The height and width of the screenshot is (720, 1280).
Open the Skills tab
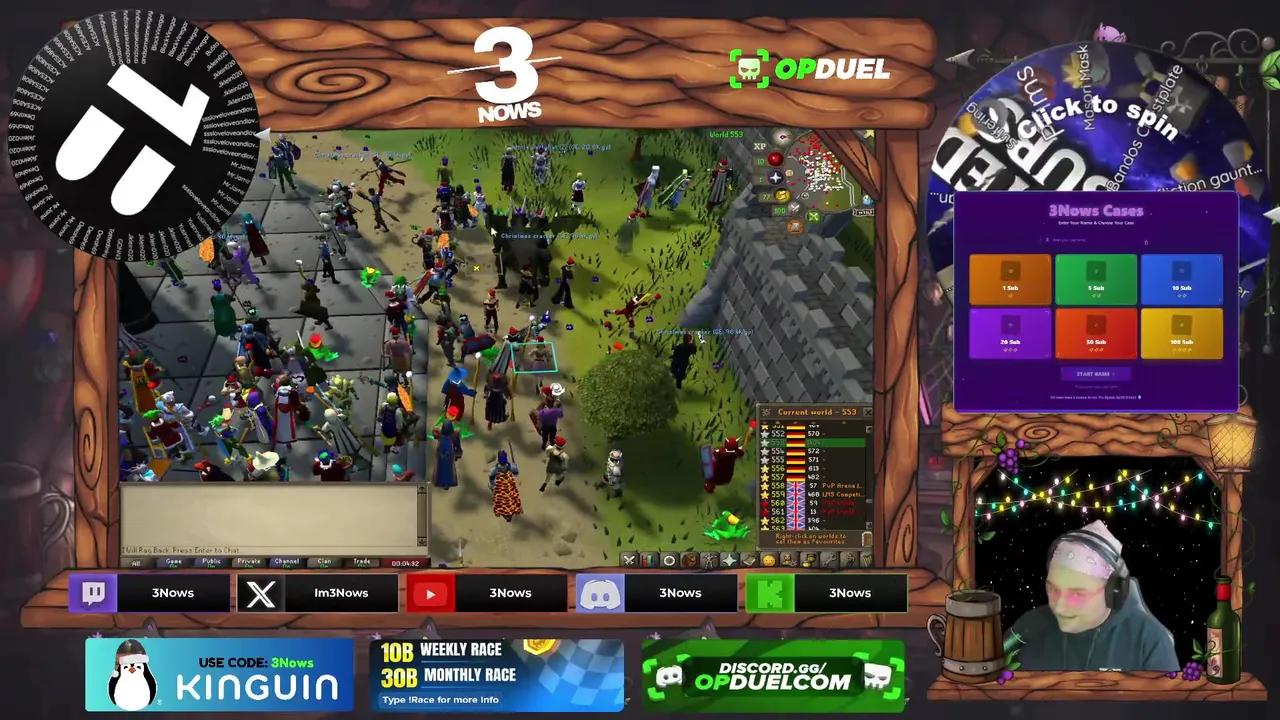(x=647, y=560)
